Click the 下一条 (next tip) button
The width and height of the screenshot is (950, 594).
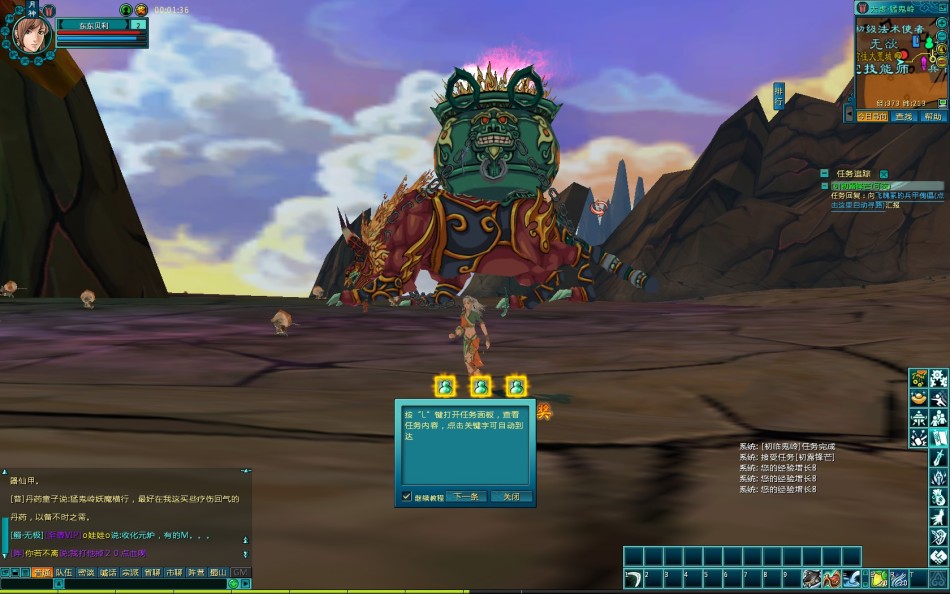pyautogui.click(x=465, y=496)
